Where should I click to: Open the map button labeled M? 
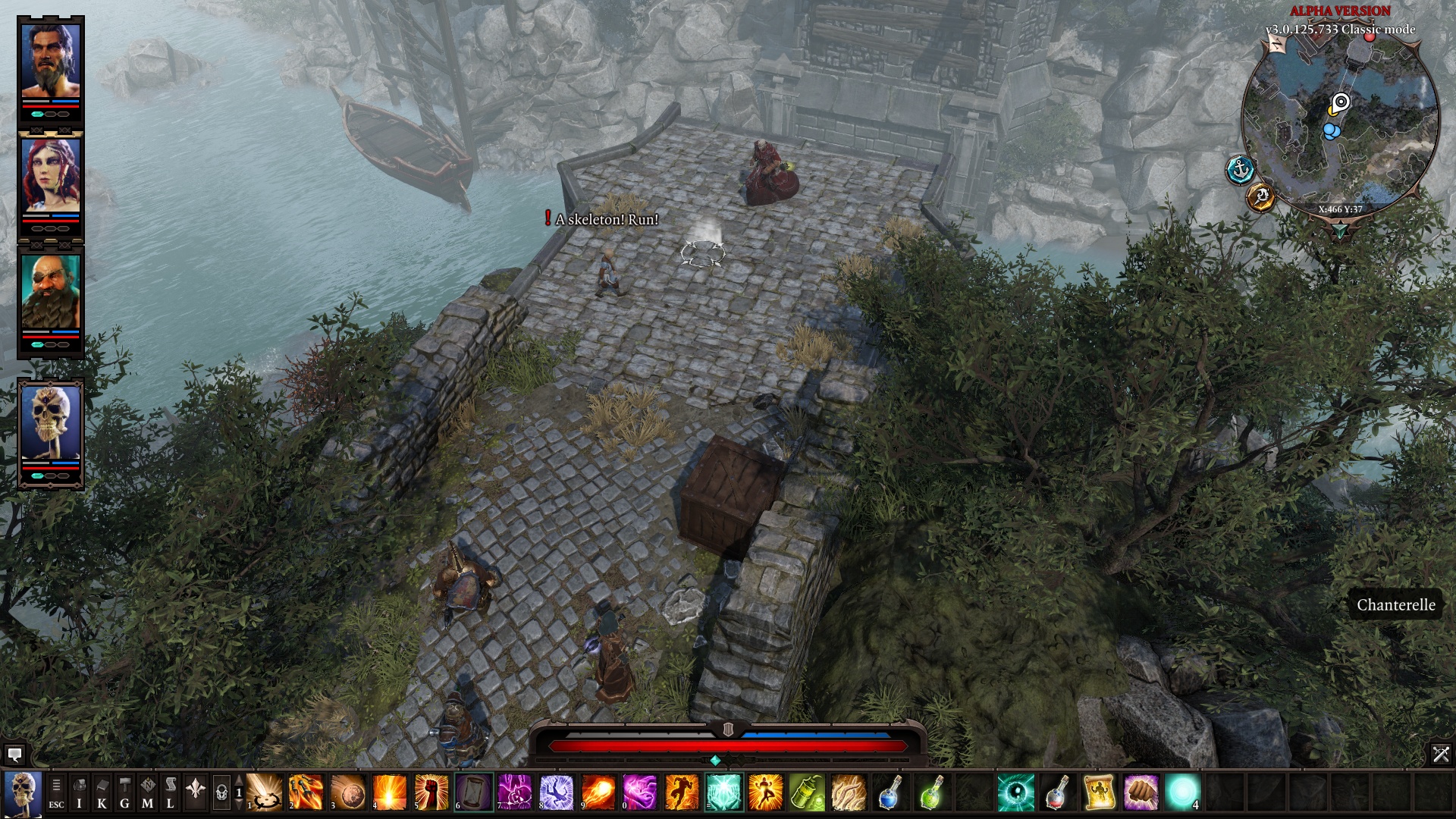click(147, 793)
